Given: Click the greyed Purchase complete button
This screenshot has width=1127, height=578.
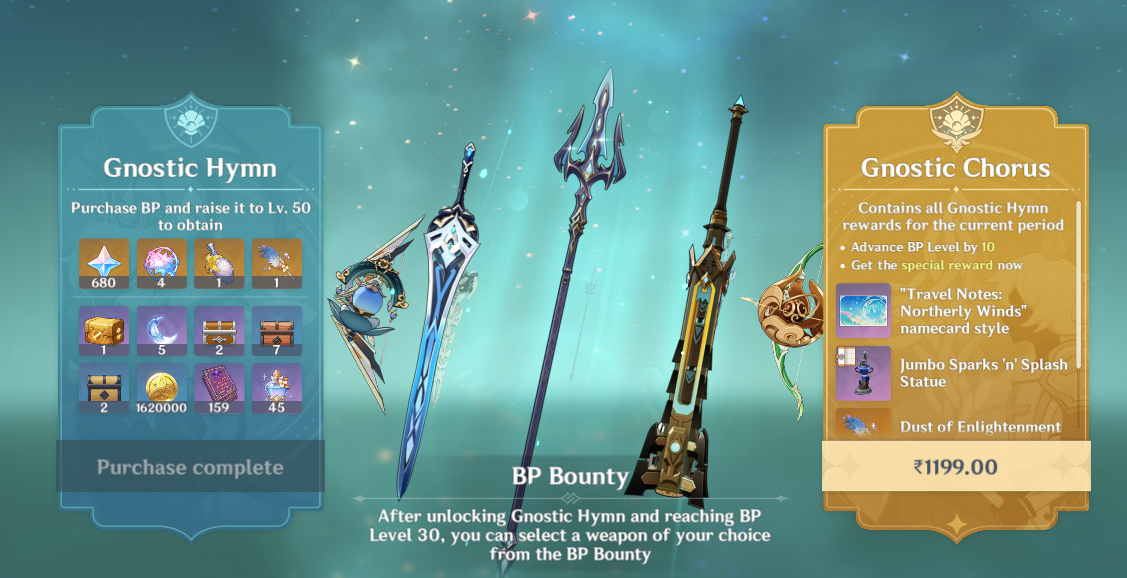Looking at the screenshot, I should (190, 467).
